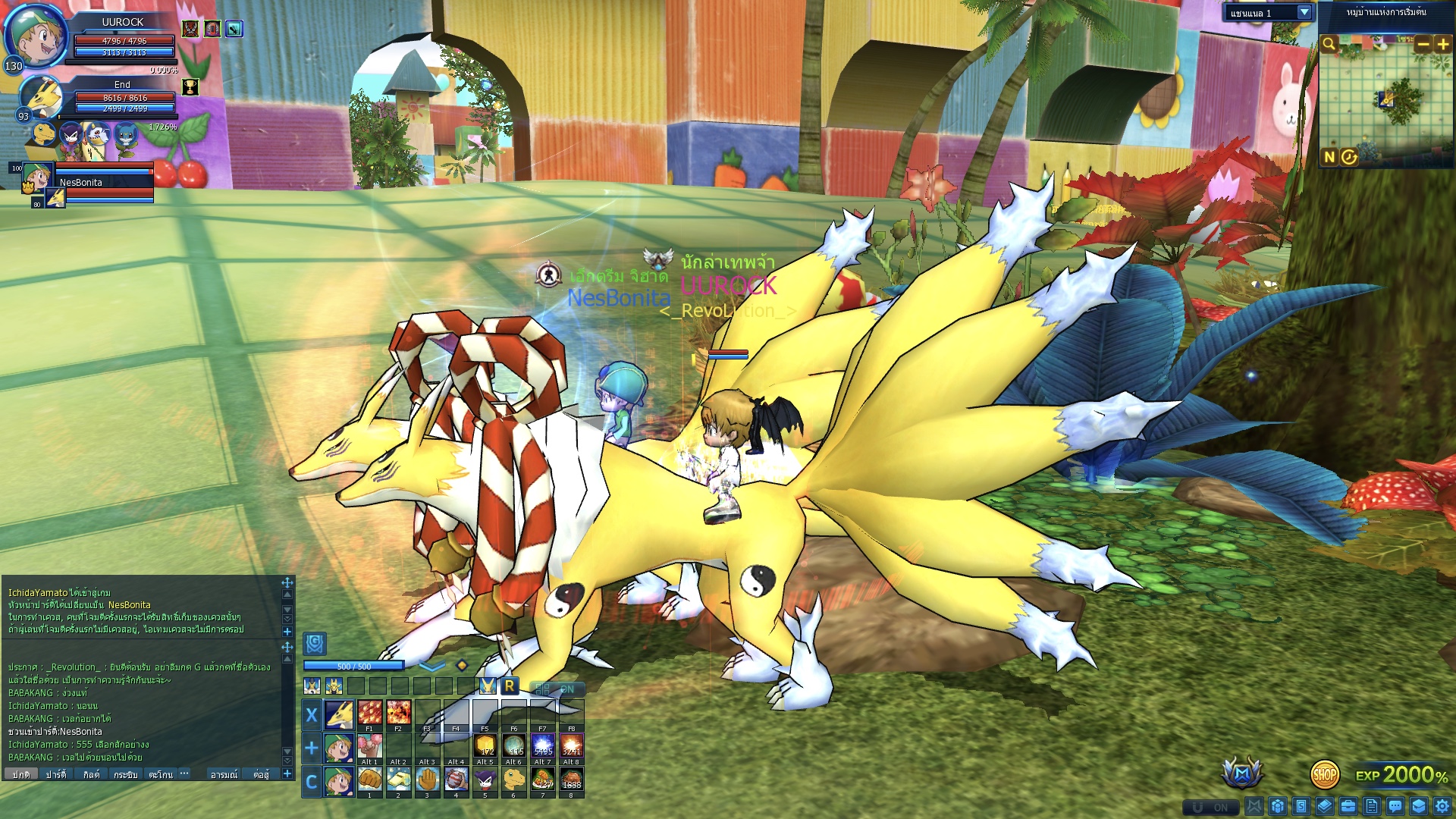1456x819 pixels.
Task: Click the G guild emblem button
Action: tap(315, 644)
